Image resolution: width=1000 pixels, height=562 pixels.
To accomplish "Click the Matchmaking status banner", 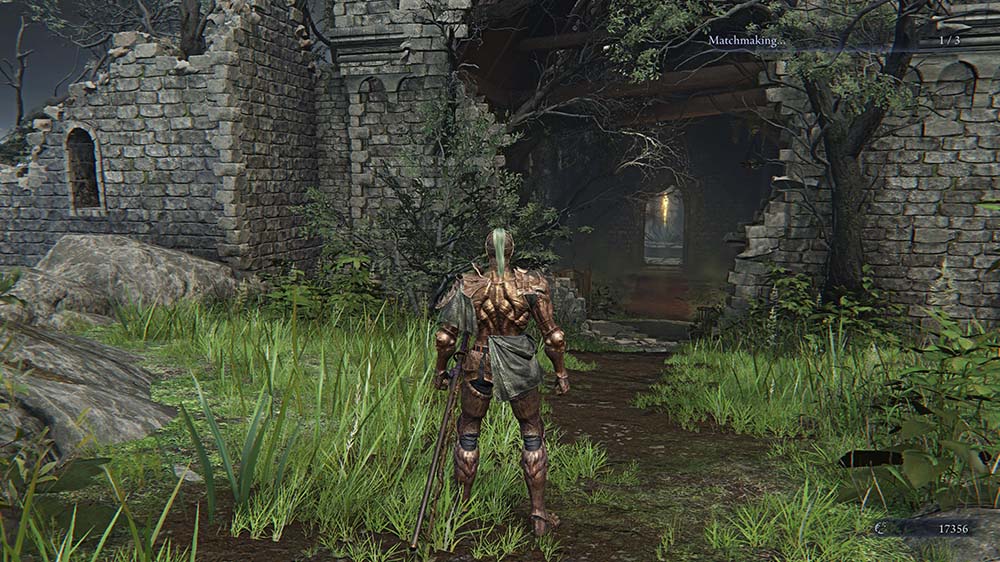I will pos(832,40).
